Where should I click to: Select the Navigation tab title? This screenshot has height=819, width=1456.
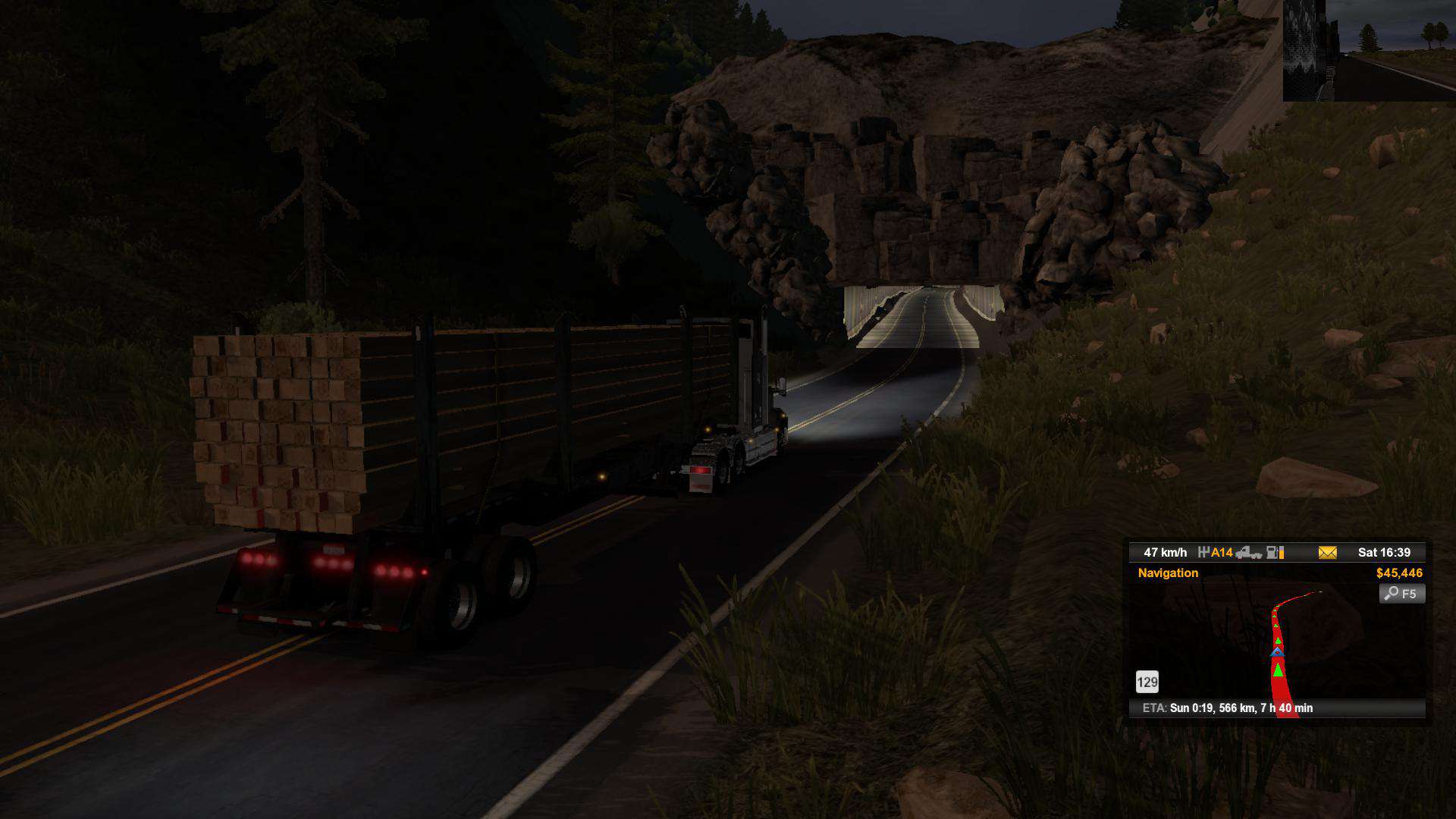(x=1168, y=573)
